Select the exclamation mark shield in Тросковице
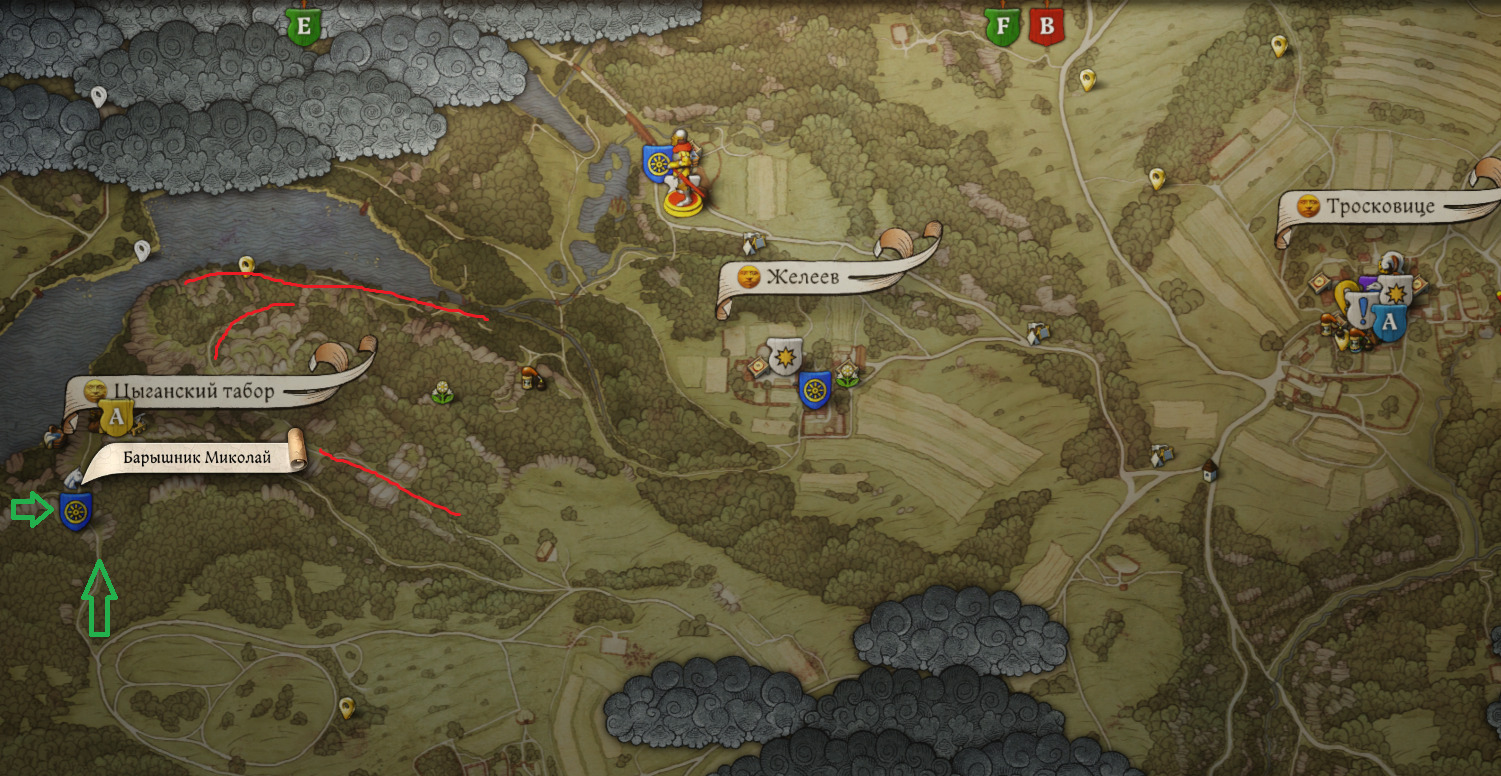Image resolution: width=1501 pixels, height=776 pixels. (1362, 309)
